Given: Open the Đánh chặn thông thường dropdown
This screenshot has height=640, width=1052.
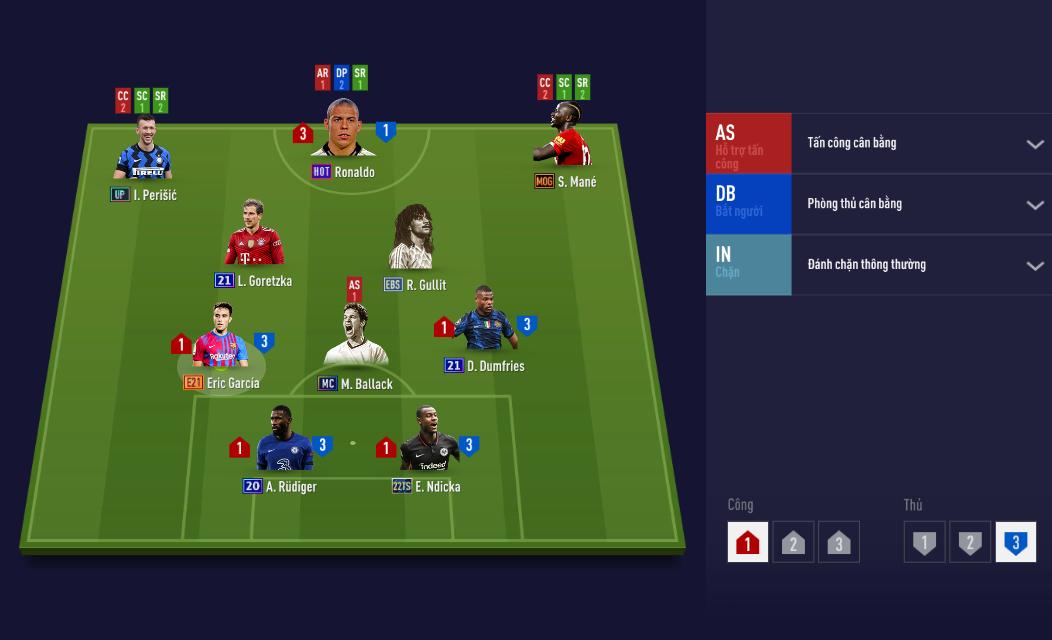Looking at the screenshot, I should coord(1034,266).
